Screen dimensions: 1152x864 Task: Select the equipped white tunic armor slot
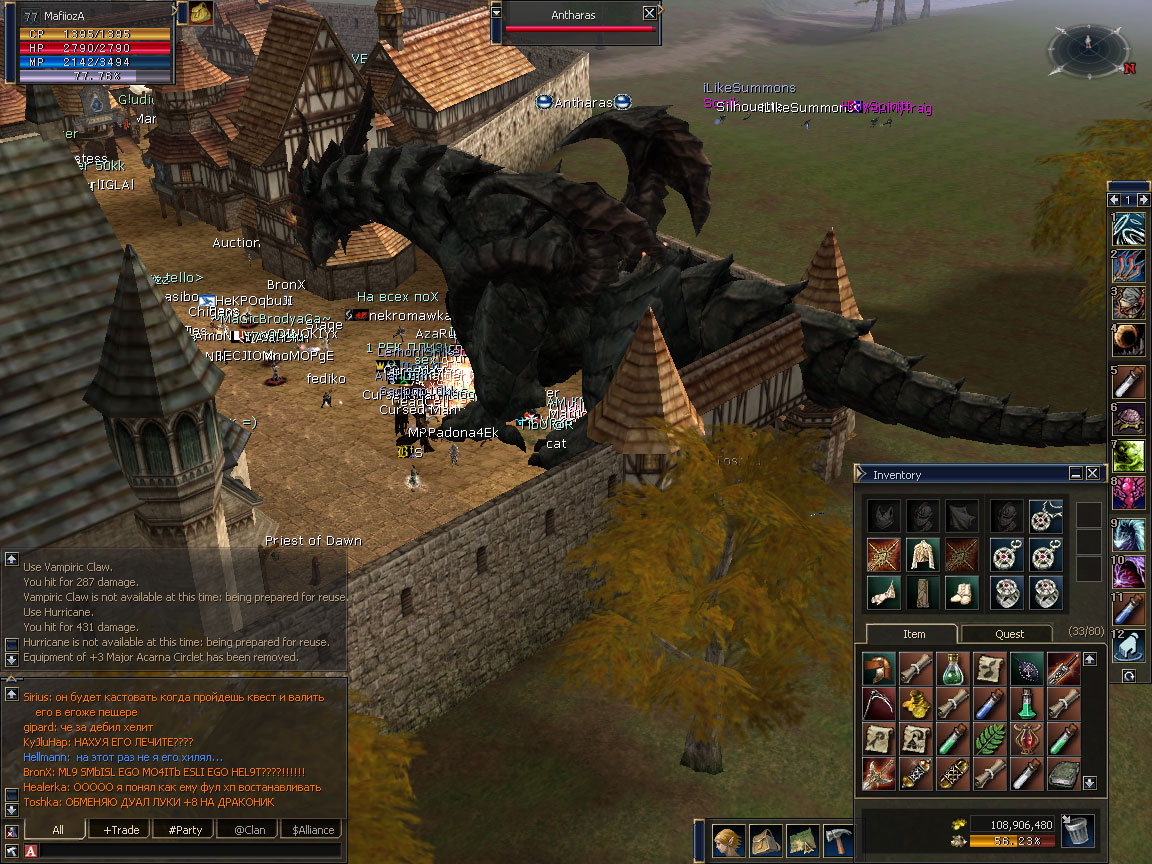920,555
